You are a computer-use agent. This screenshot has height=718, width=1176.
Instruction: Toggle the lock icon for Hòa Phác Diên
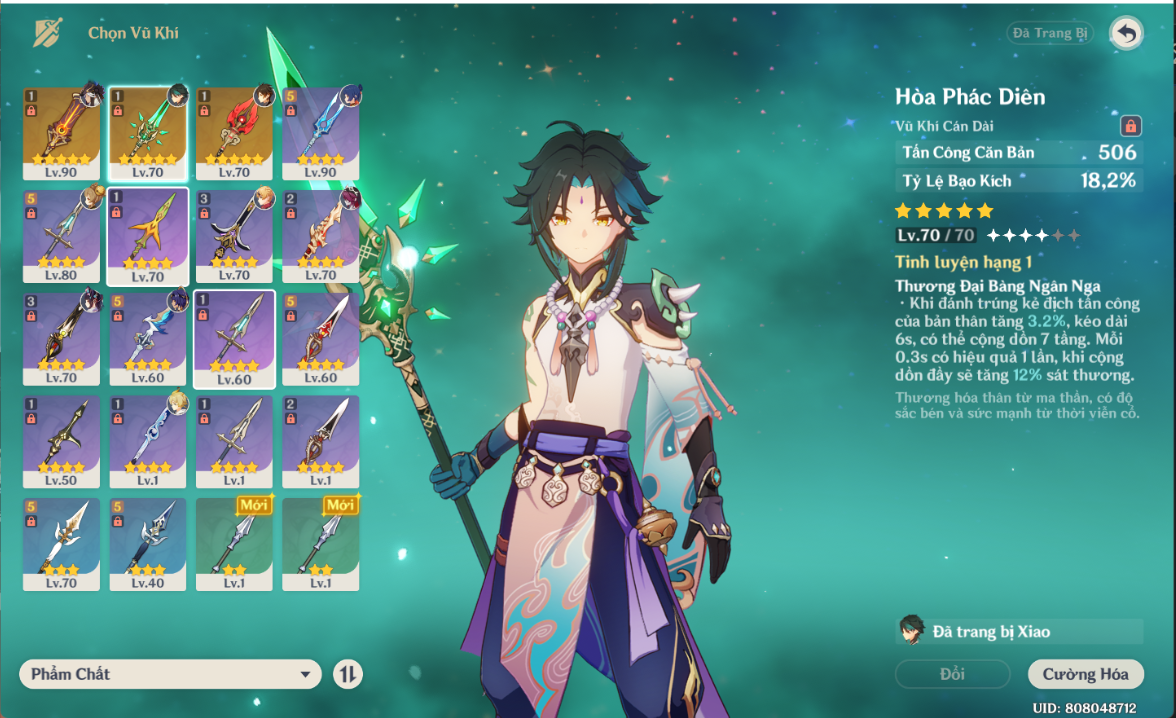coord(1130,126)
